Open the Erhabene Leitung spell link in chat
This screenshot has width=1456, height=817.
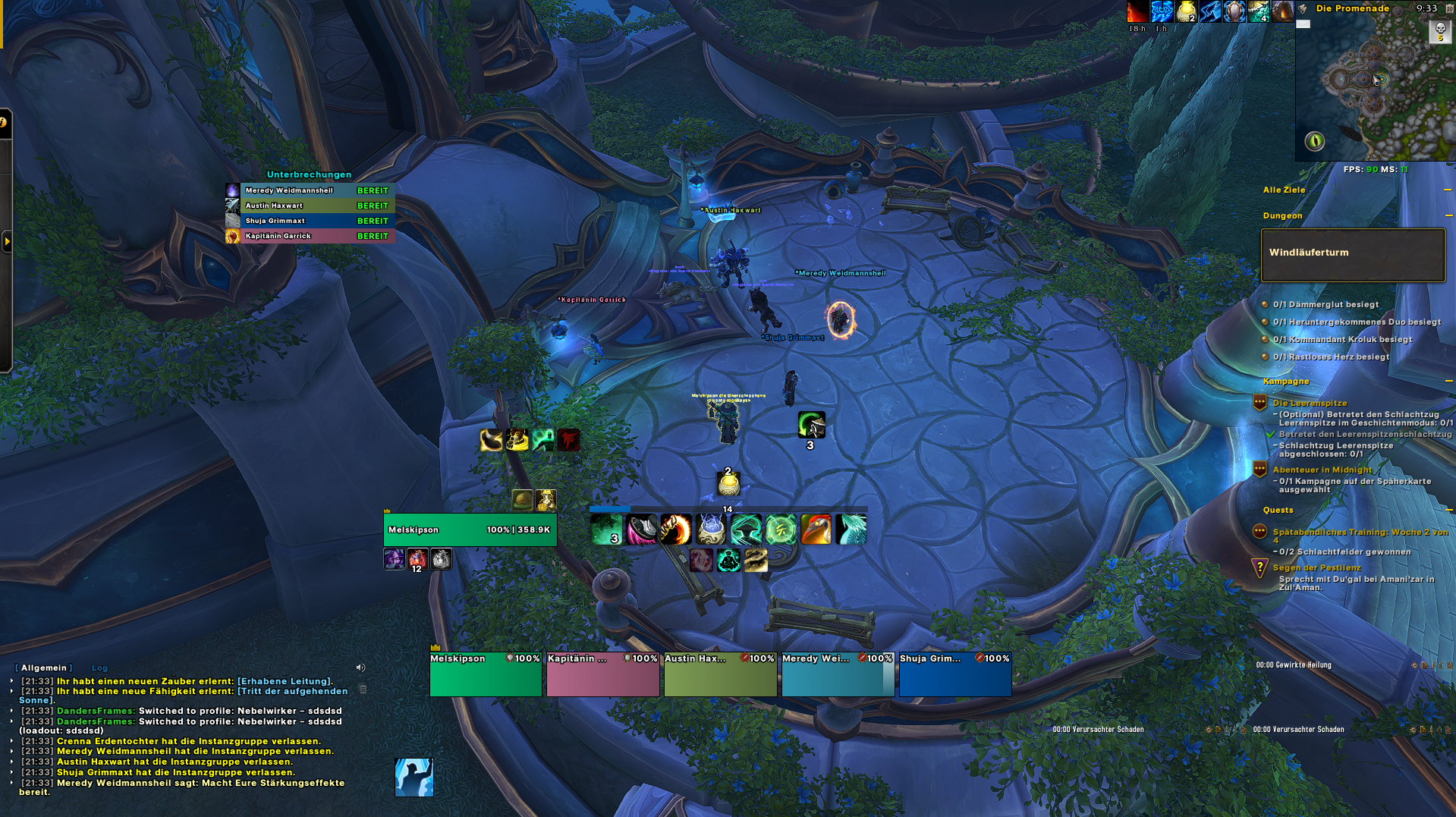pyautogui.click(x=285, y=681)
